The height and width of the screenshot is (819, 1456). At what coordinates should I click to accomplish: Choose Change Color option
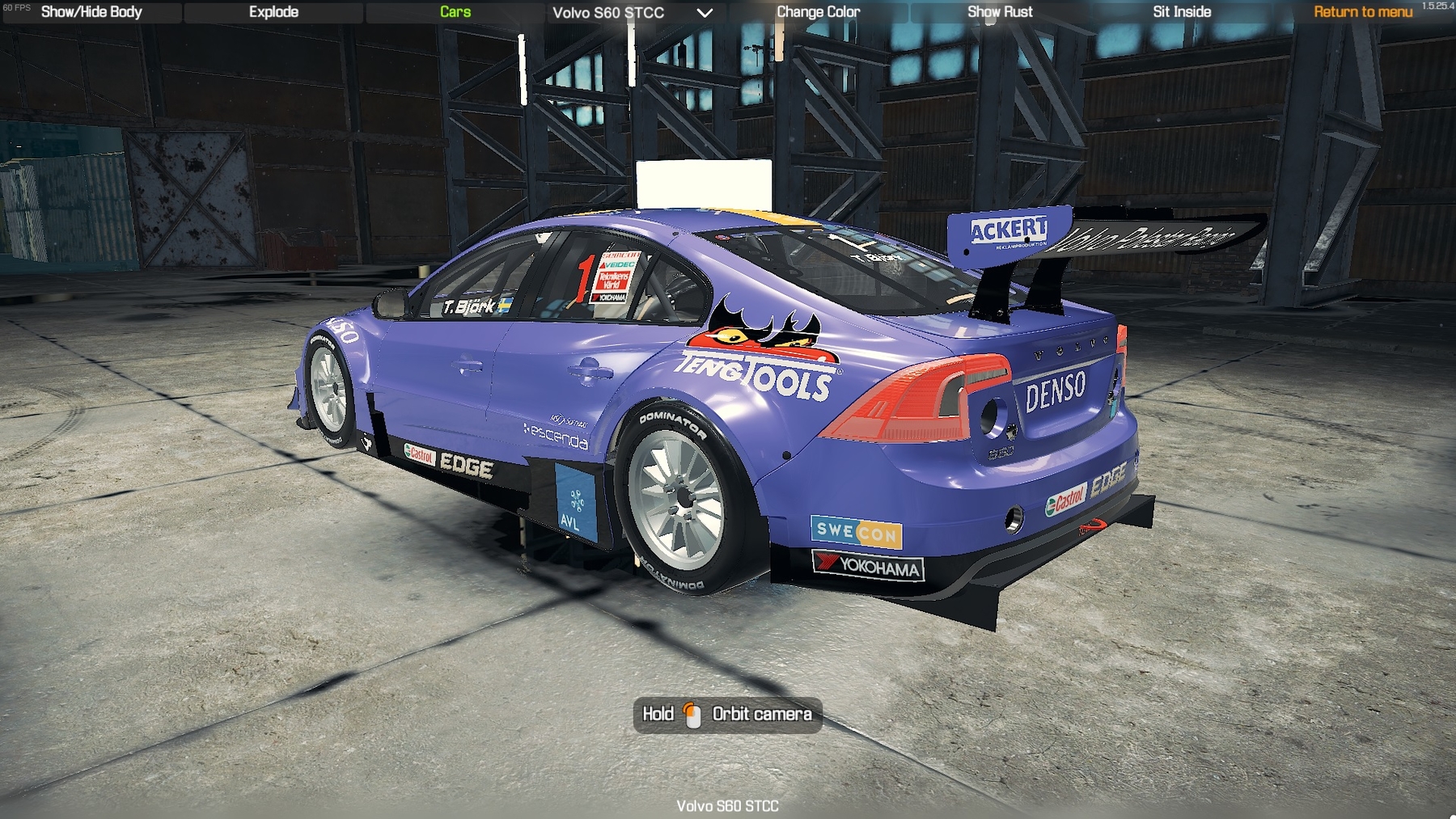point(818,12)
